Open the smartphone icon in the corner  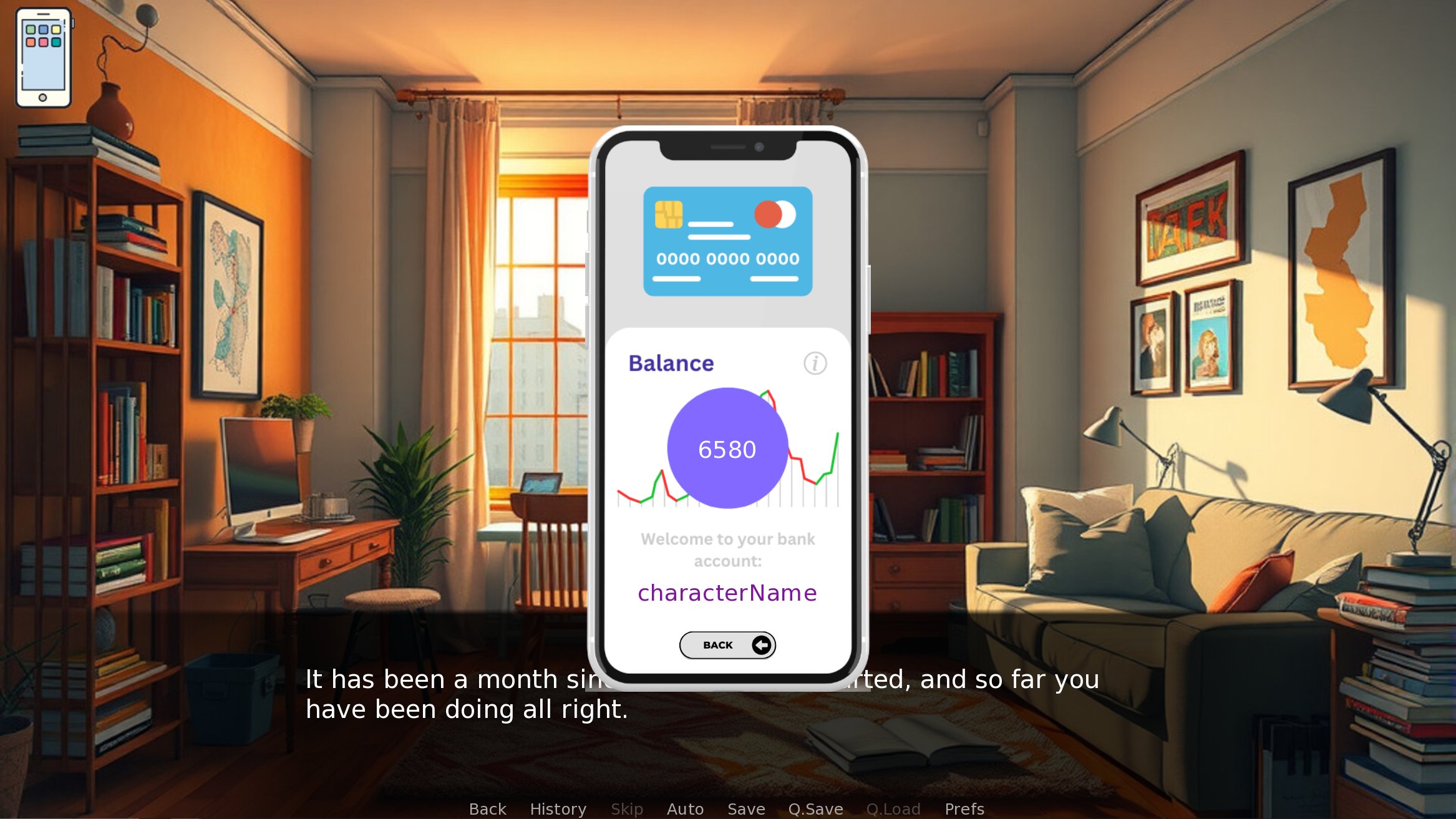point(43,57)
